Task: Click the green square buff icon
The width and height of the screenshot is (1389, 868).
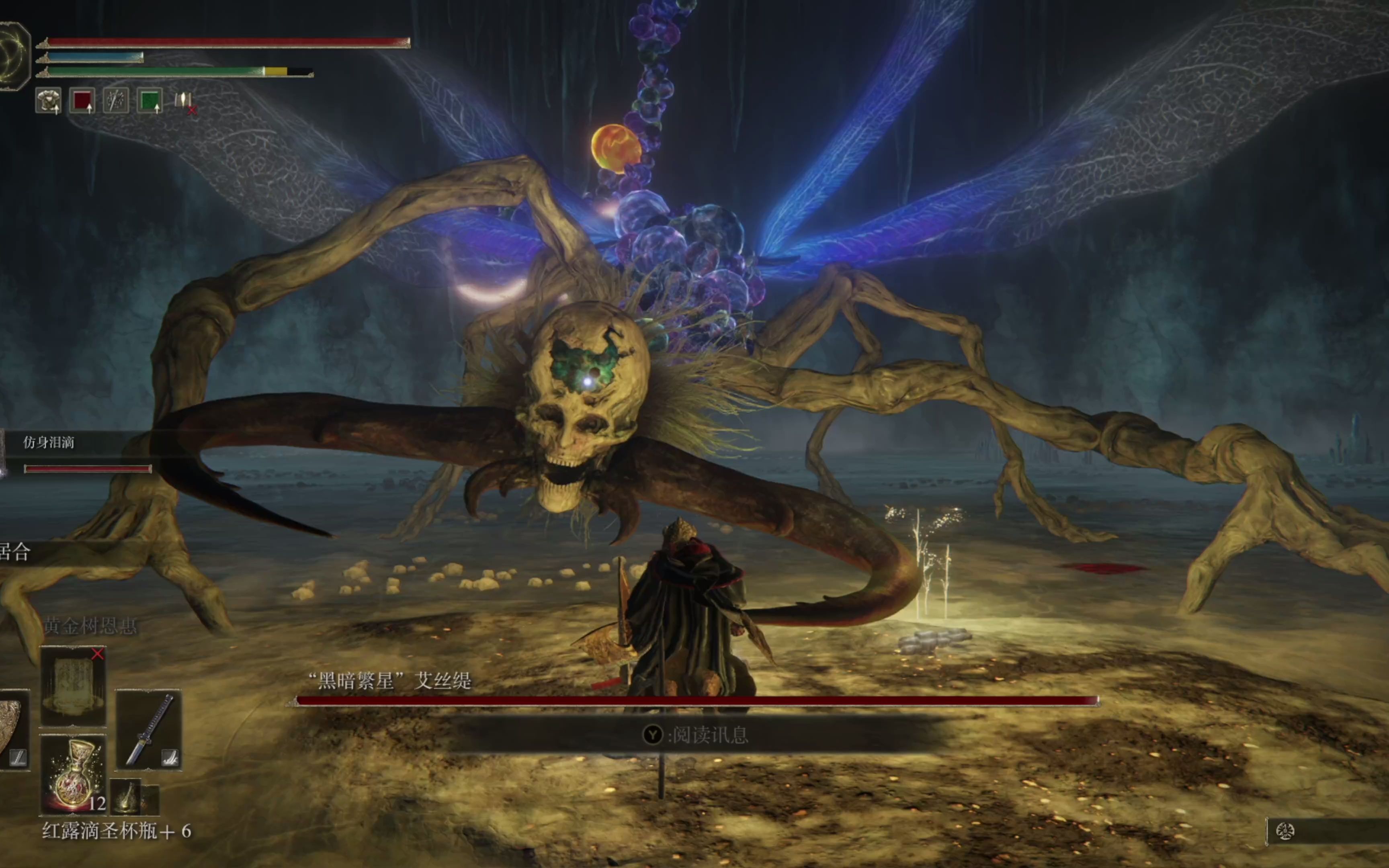Action: coord(150,101)
